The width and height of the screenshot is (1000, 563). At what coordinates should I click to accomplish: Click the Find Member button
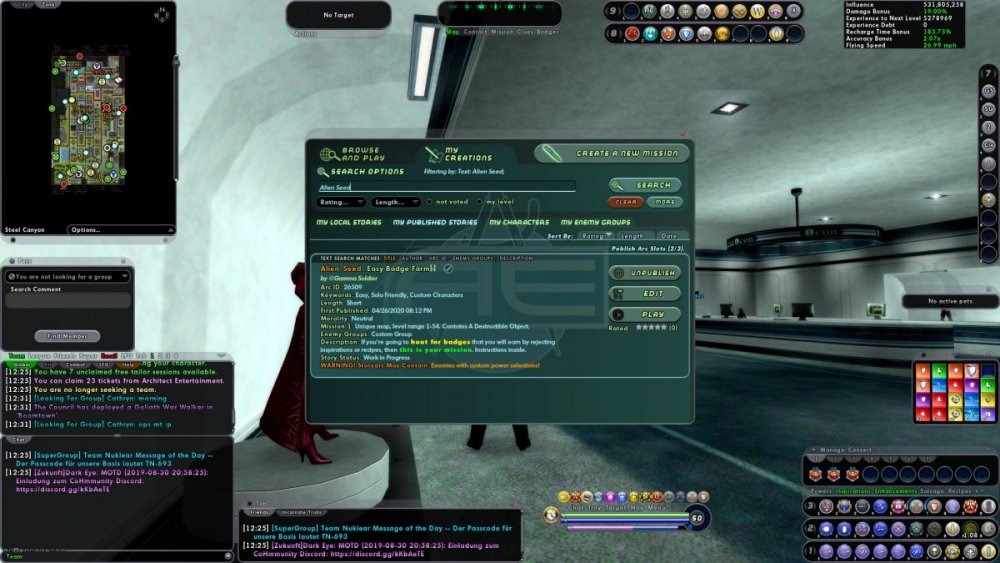click(x=68, y=336)
